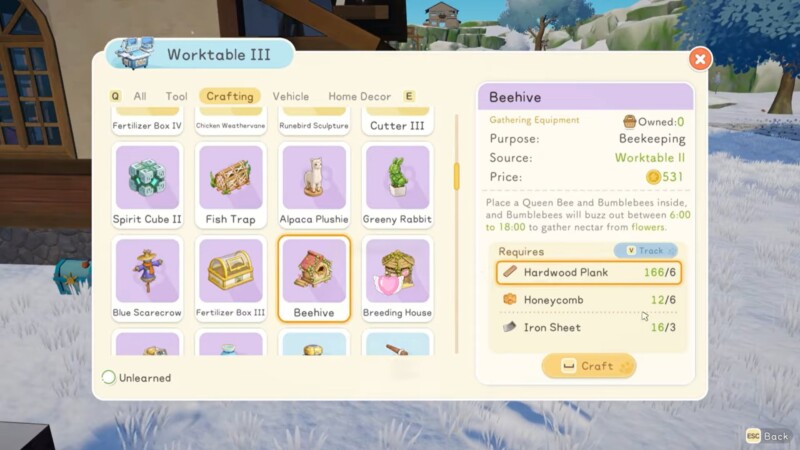Click the Iron Sheet ingredient row
The width and height of the screenshot is (800, 450).
[588, 327]
